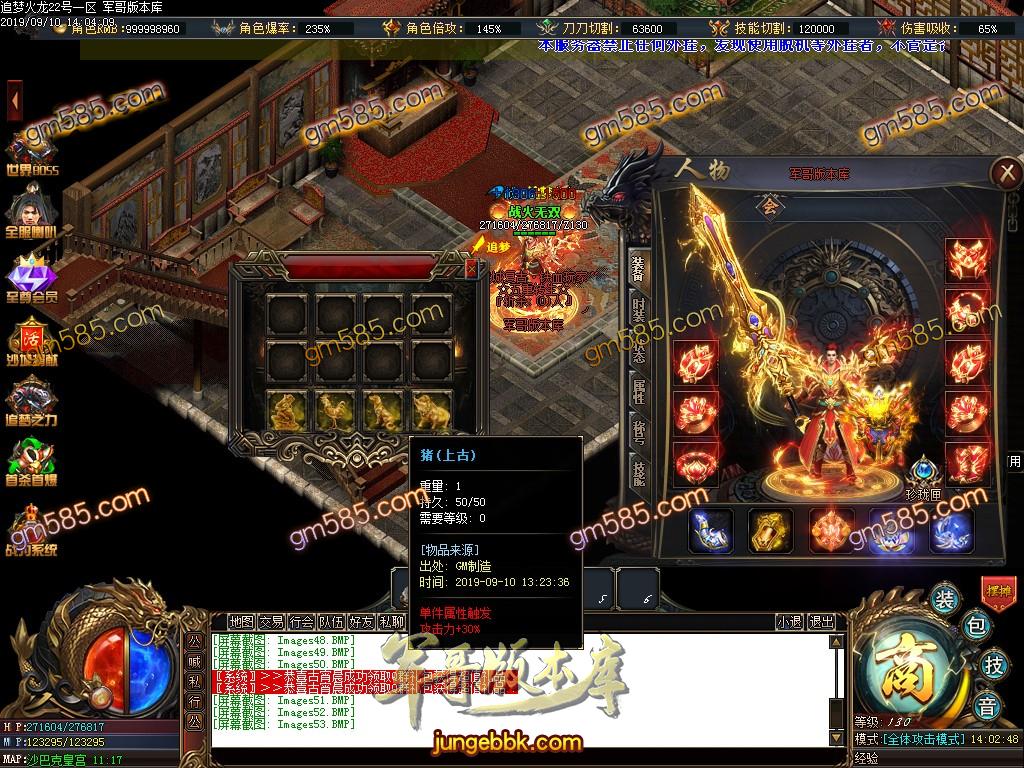The width and height of the screenshot is (1024, 768).
Task: Open the 世界BOSS menu
Action: tap(32, 150)
